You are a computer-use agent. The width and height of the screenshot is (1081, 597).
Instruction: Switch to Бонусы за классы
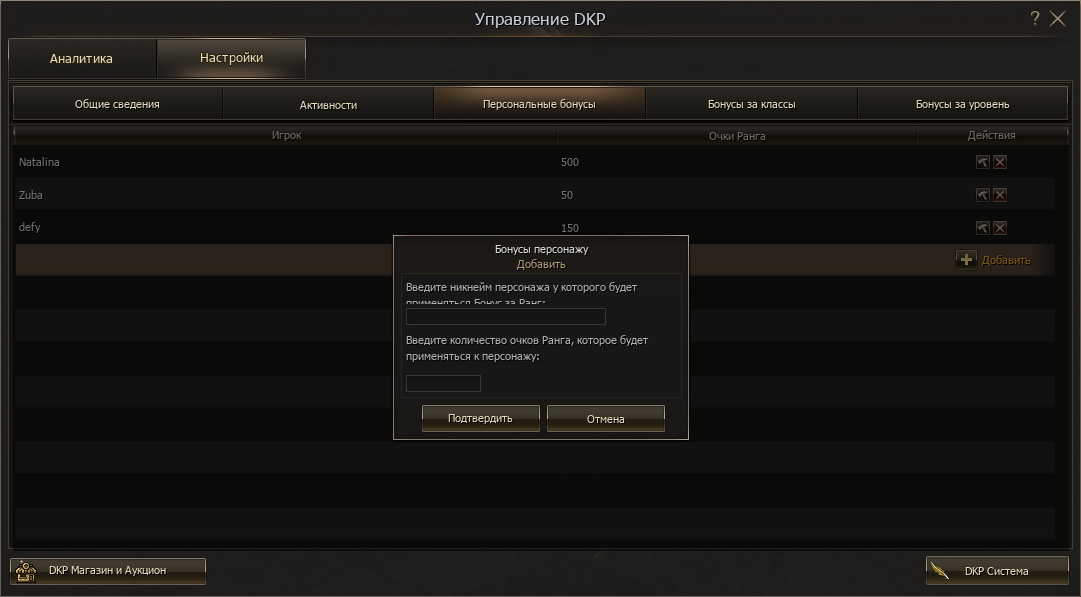(751, 104)
